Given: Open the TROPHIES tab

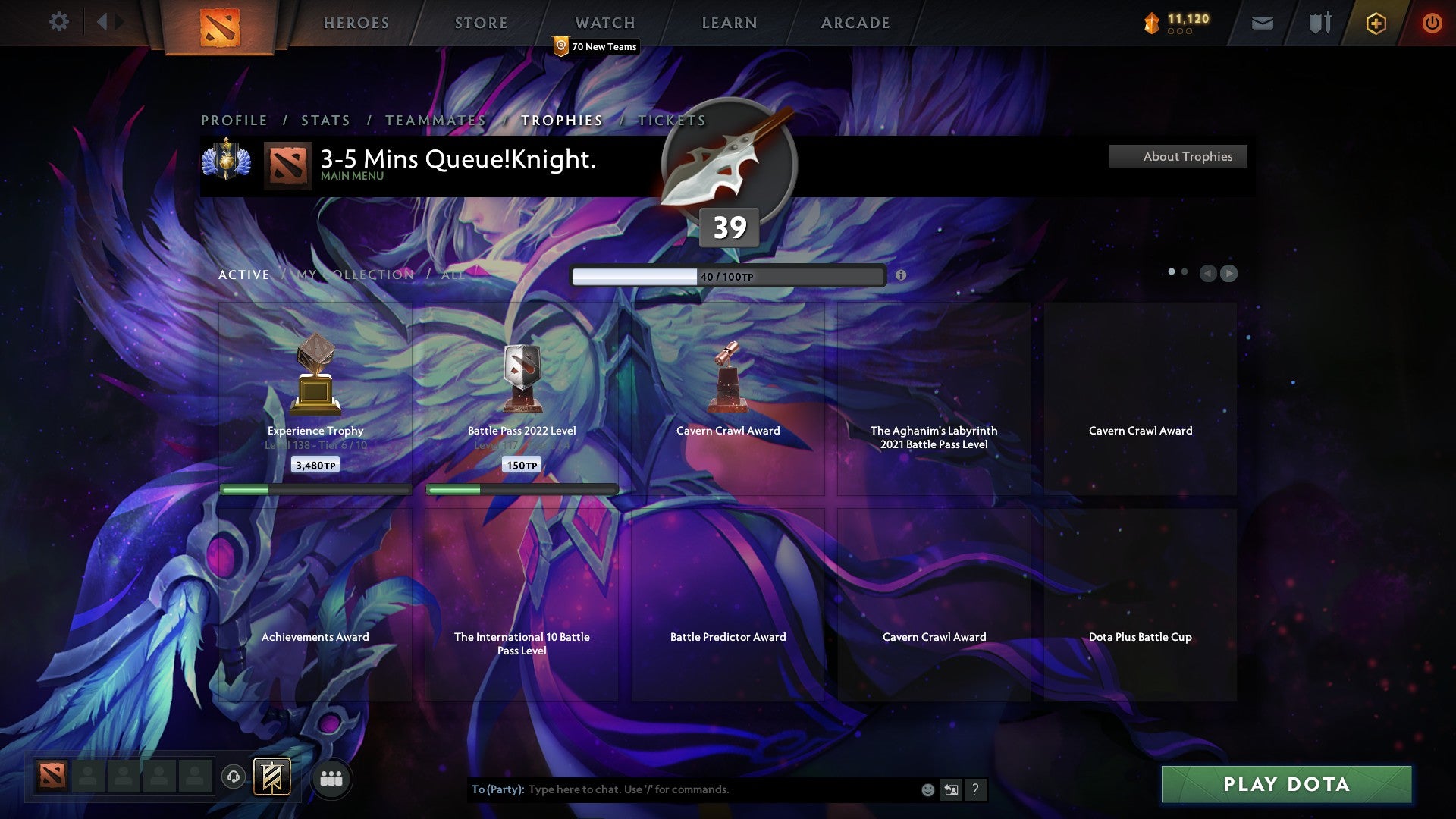Looking at the screenshot, I should coord(560,120).
